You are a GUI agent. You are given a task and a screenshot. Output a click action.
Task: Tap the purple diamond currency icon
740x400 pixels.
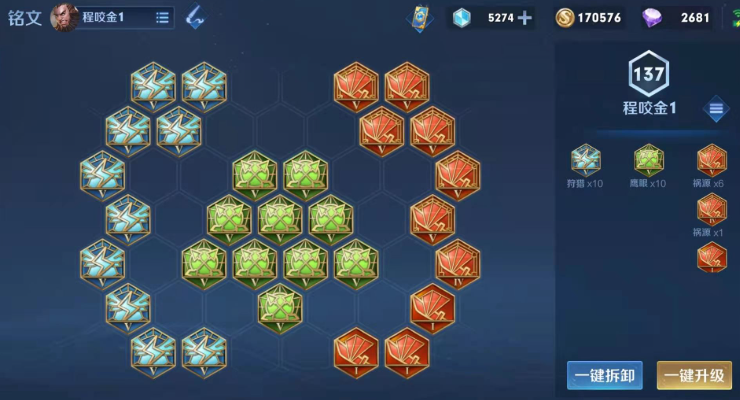coord(652,17)
